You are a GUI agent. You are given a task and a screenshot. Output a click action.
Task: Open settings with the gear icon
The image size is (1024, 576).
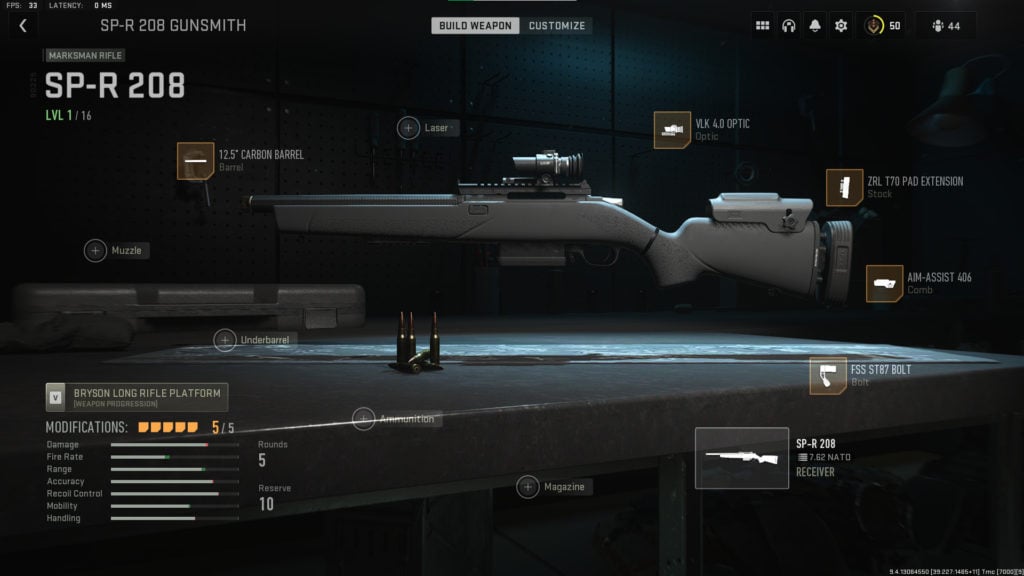pyautogui.click(x=840, y=26)
